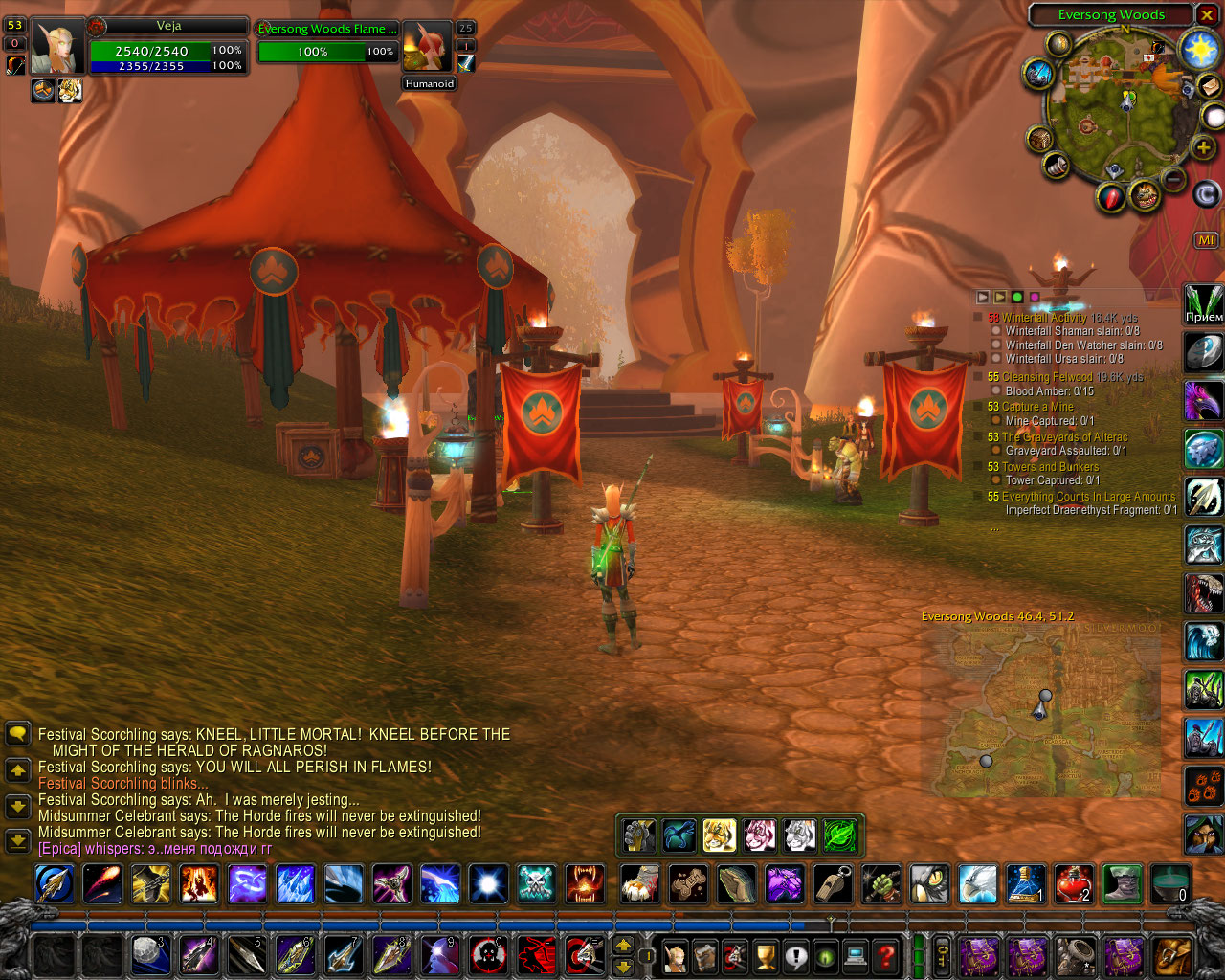1225x980 pixels.
Task: Select Veja's player portrait
Action: [56, 47]
